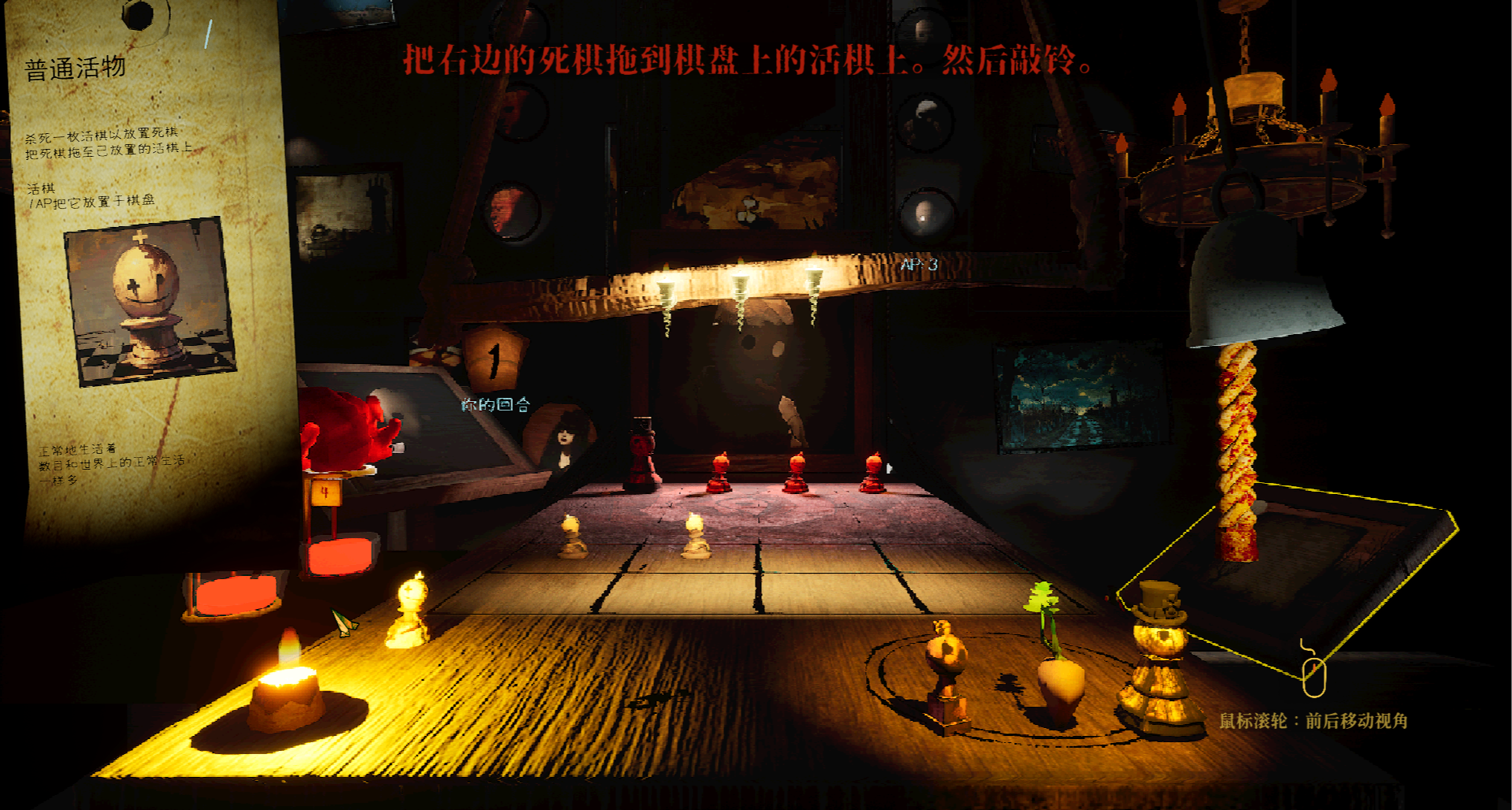Click the 鼠标滚轮 camera hint text
Viewport: 1512px width, 810px height.
point(1316,719)
